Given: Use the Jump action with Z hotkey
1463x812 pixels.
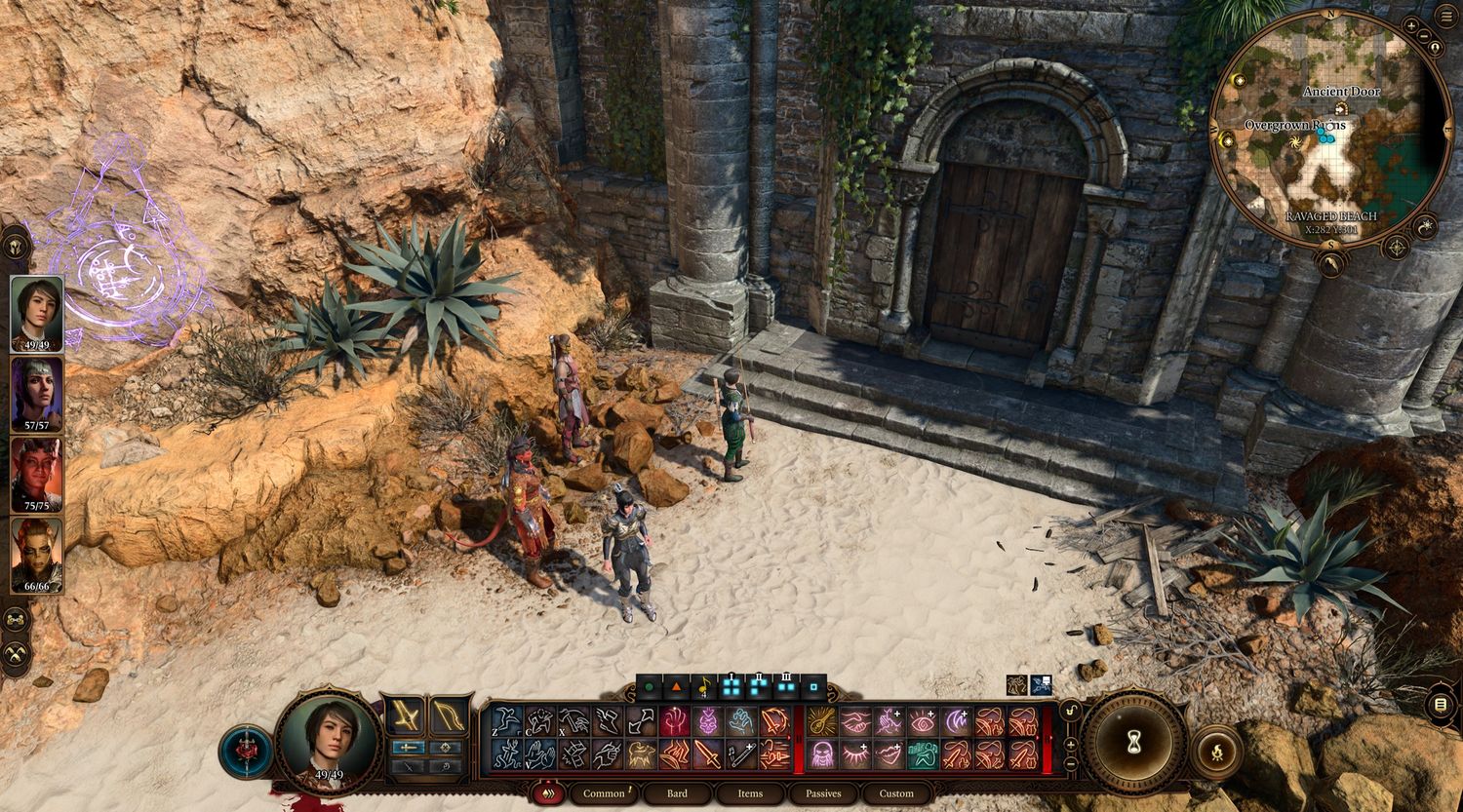Looking at the screenshot, I should point(506,721).
